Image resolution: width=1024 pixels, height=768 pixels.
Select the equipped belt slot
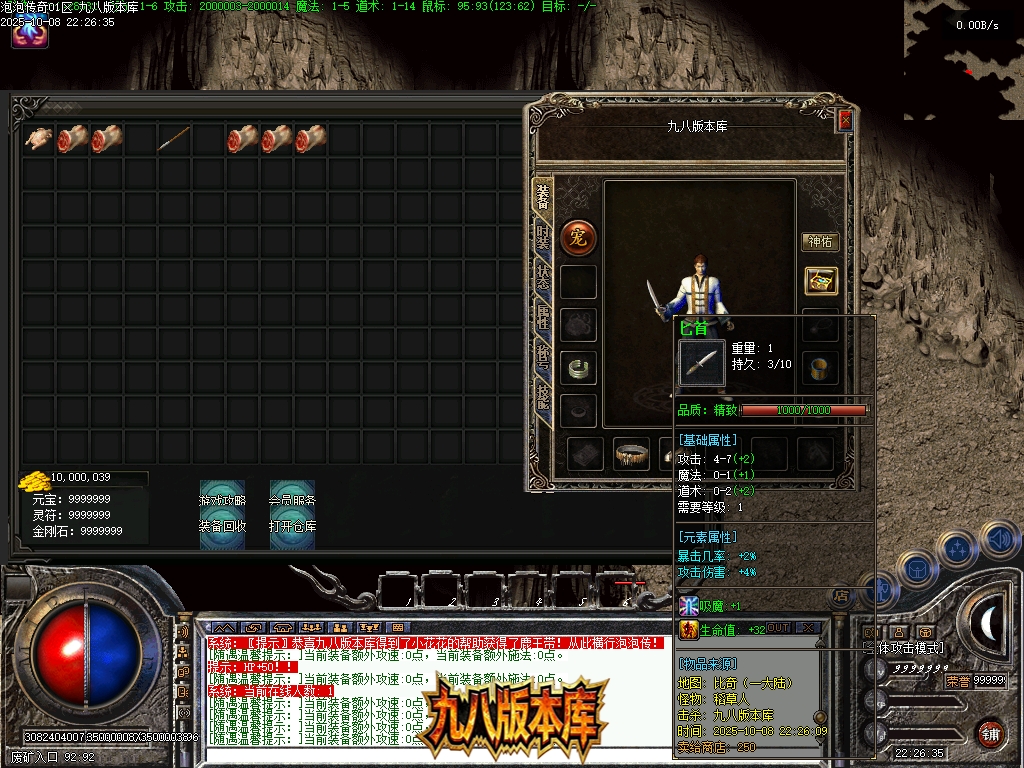(x=631, y=454)
